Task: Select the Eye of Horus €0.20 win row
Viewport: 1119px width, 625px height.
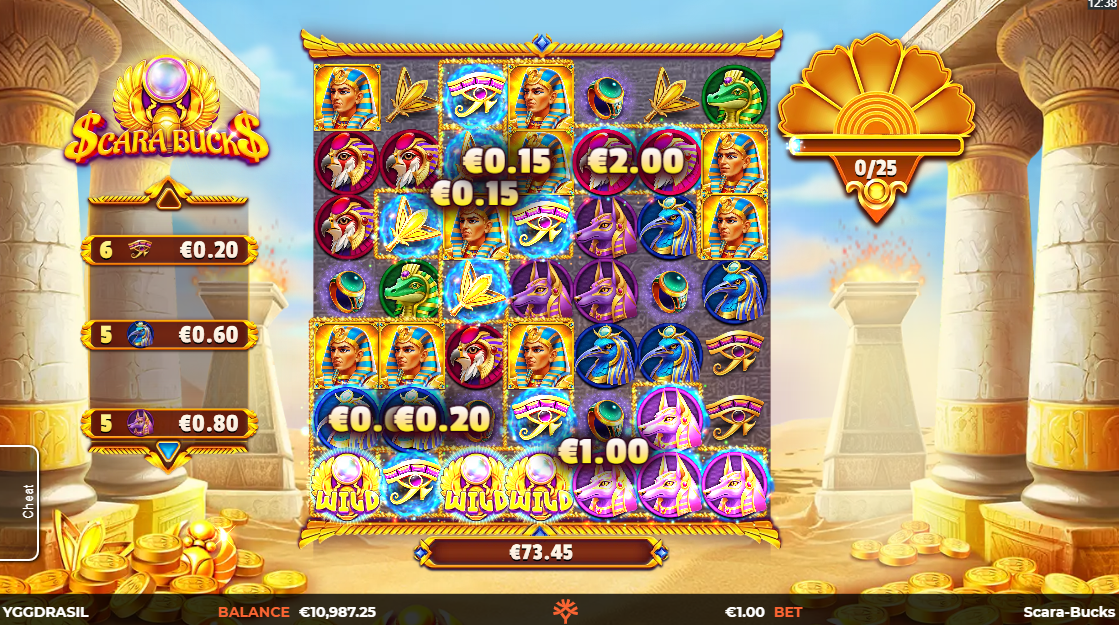Action: (x=169, y=250)
